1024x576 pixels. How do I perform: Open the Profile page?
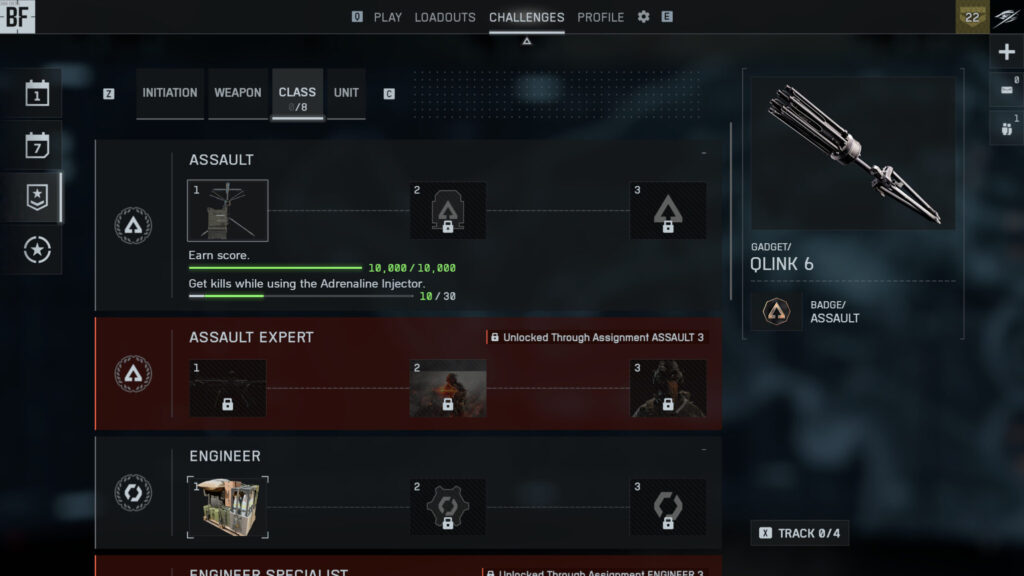click(x=600, y=17)
